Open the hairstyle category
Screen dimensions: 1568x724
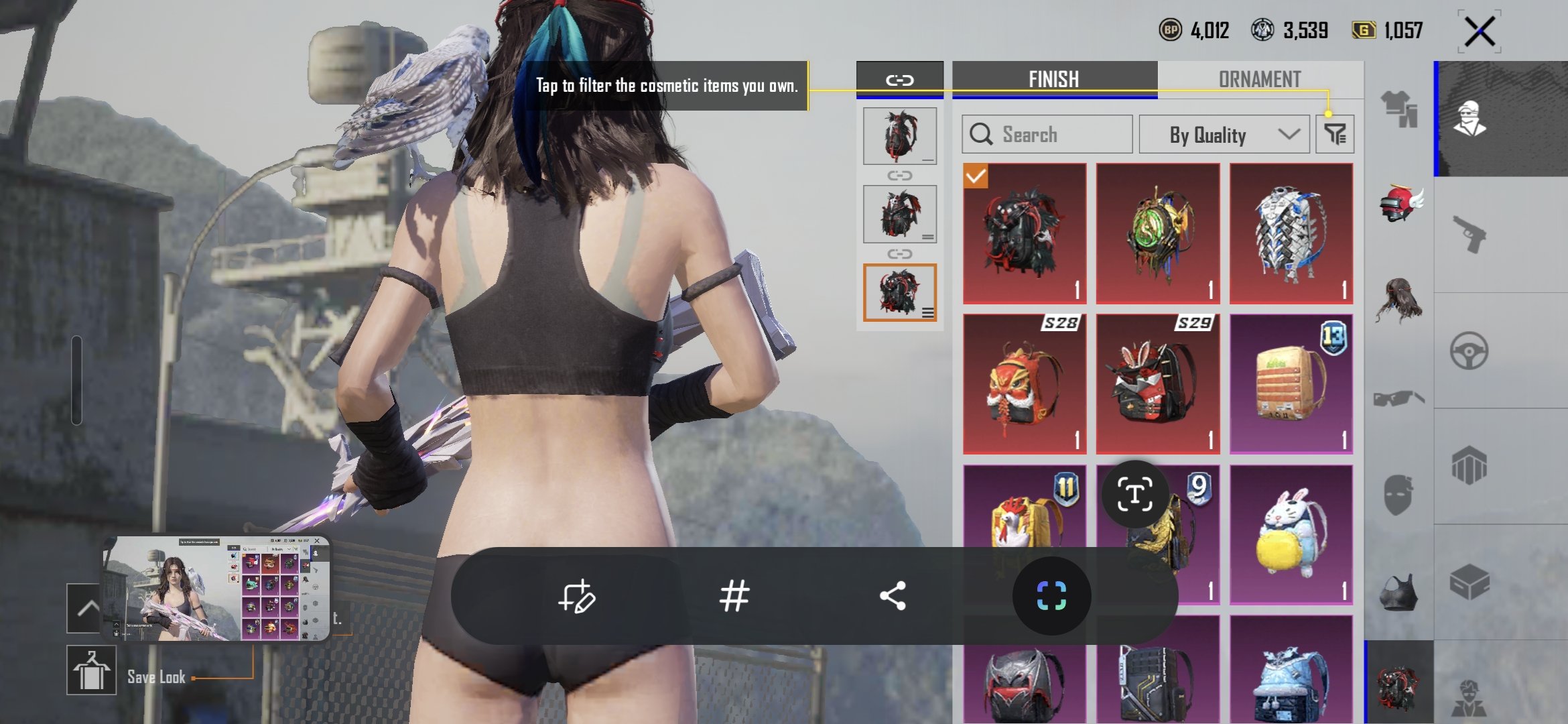tap(1399, 301)
